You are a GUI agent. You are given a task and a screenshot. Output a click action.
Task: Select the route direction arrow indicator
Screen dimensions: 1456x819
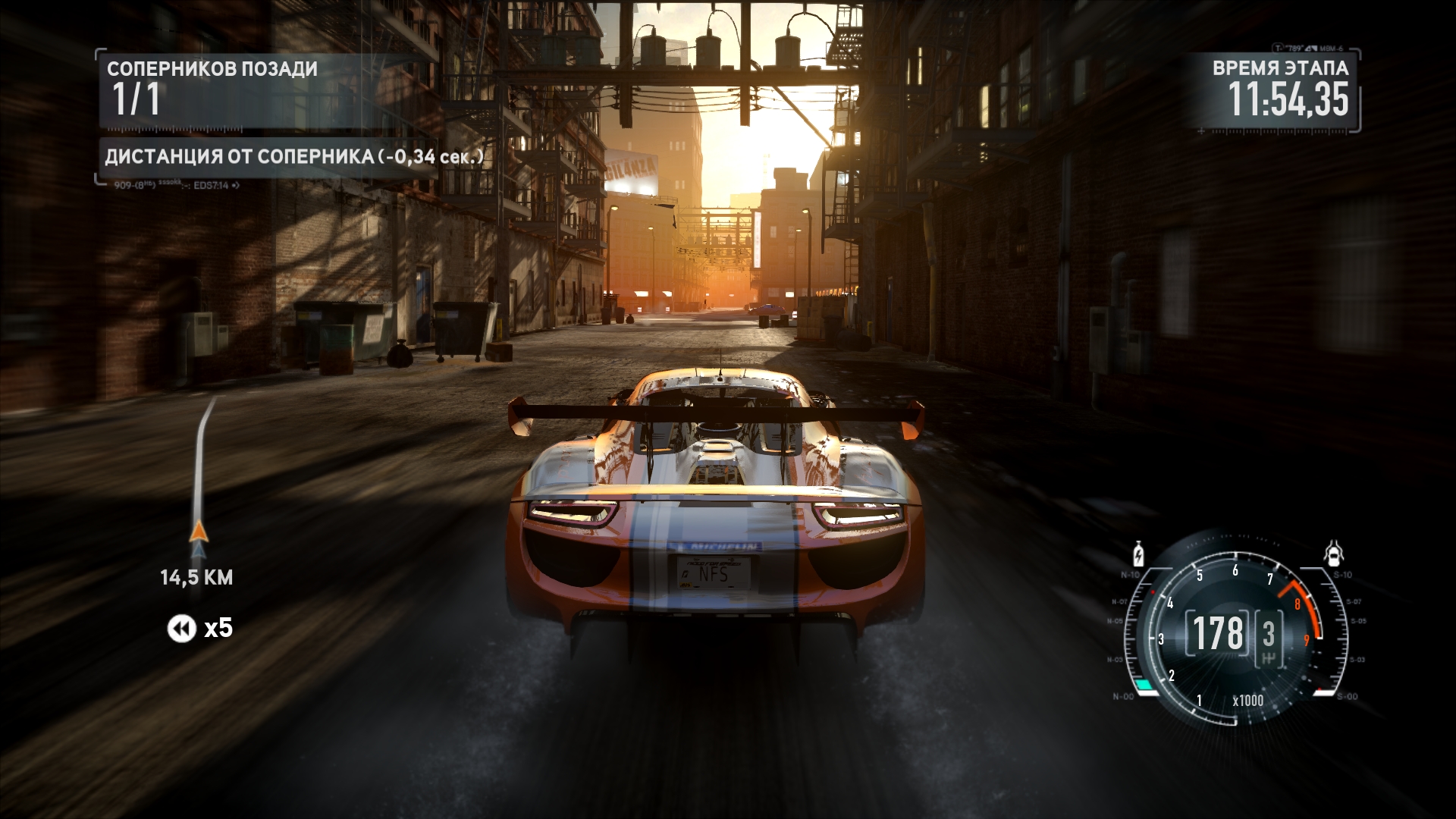(x=199, y=530)
